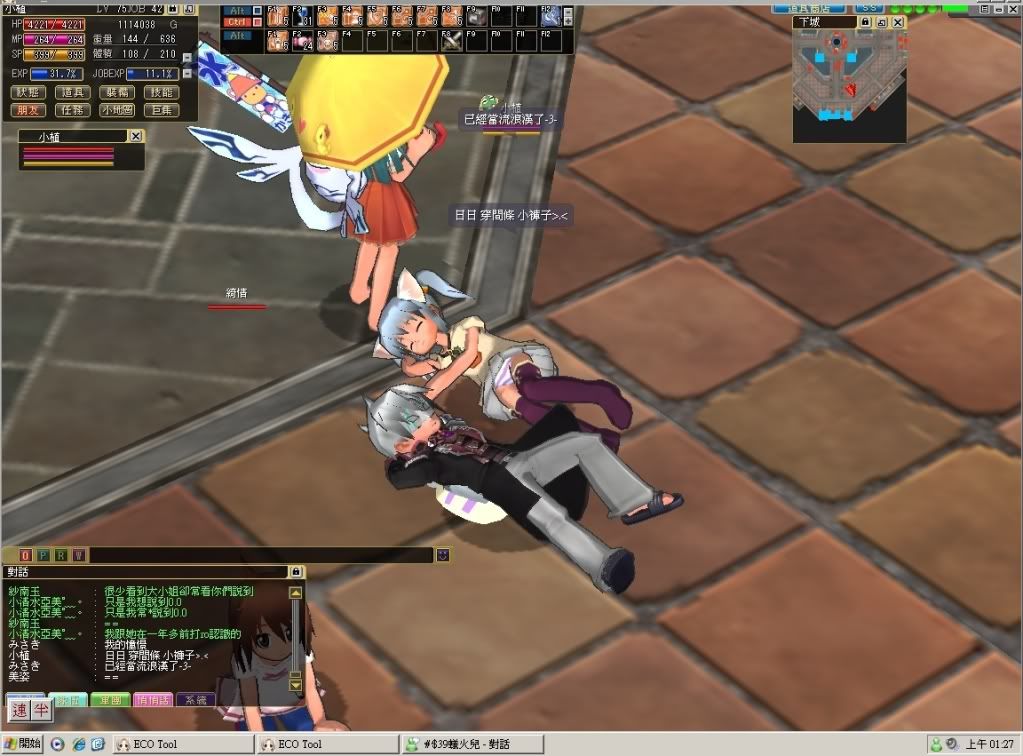Use the sword skill in the F8 slot
Viewport: 1023px width, 756px height.
(x=452, y=41)
